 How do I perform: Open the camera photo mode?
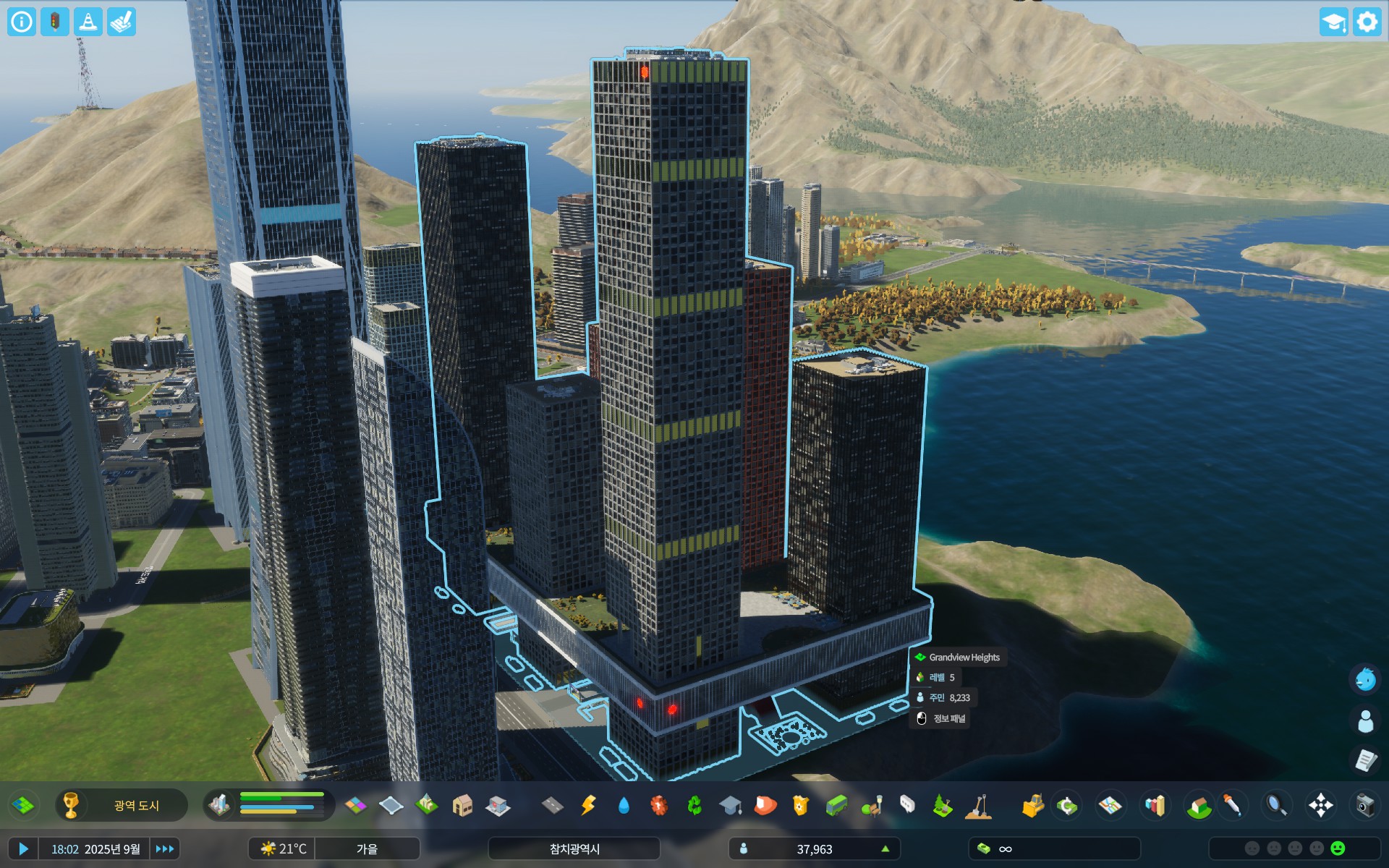(x=1364, y=805)
